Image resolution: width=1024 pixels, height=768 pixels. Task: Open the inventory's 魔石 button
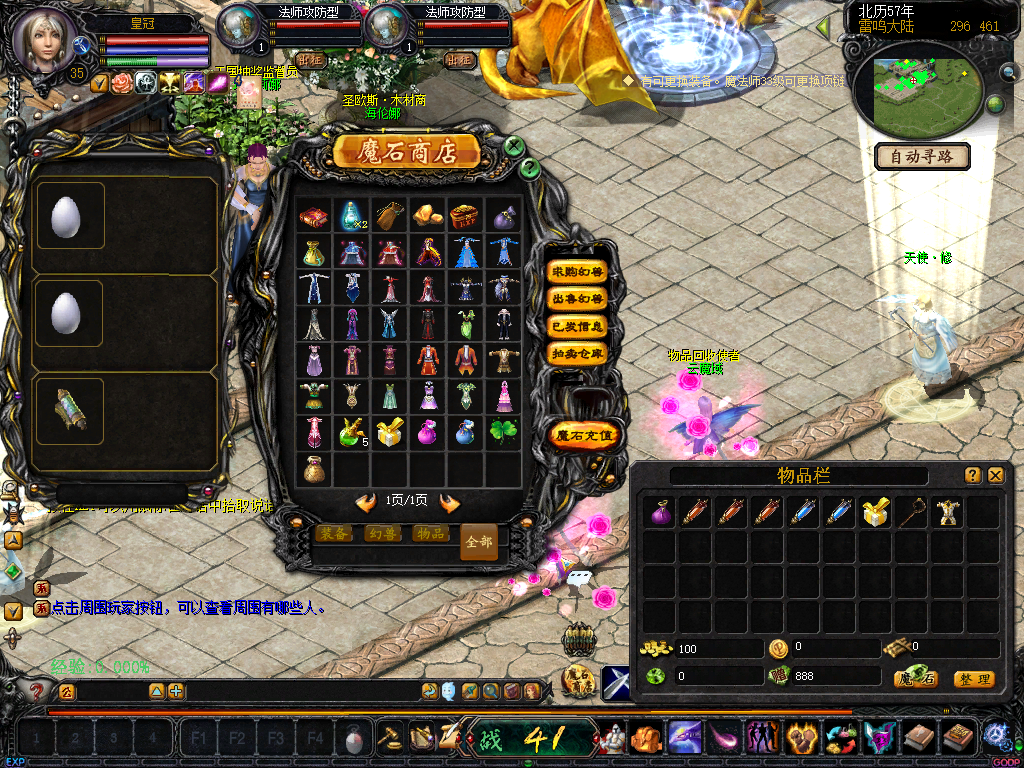click(x=916, y=679)
